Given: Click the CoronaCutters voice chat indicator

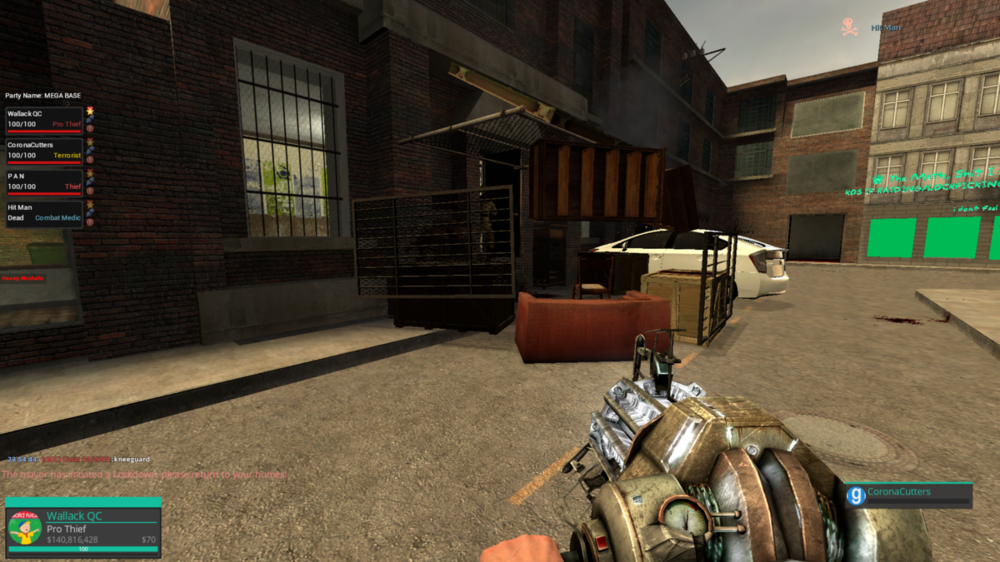Looking at the screenshot, I should point(908,495).
